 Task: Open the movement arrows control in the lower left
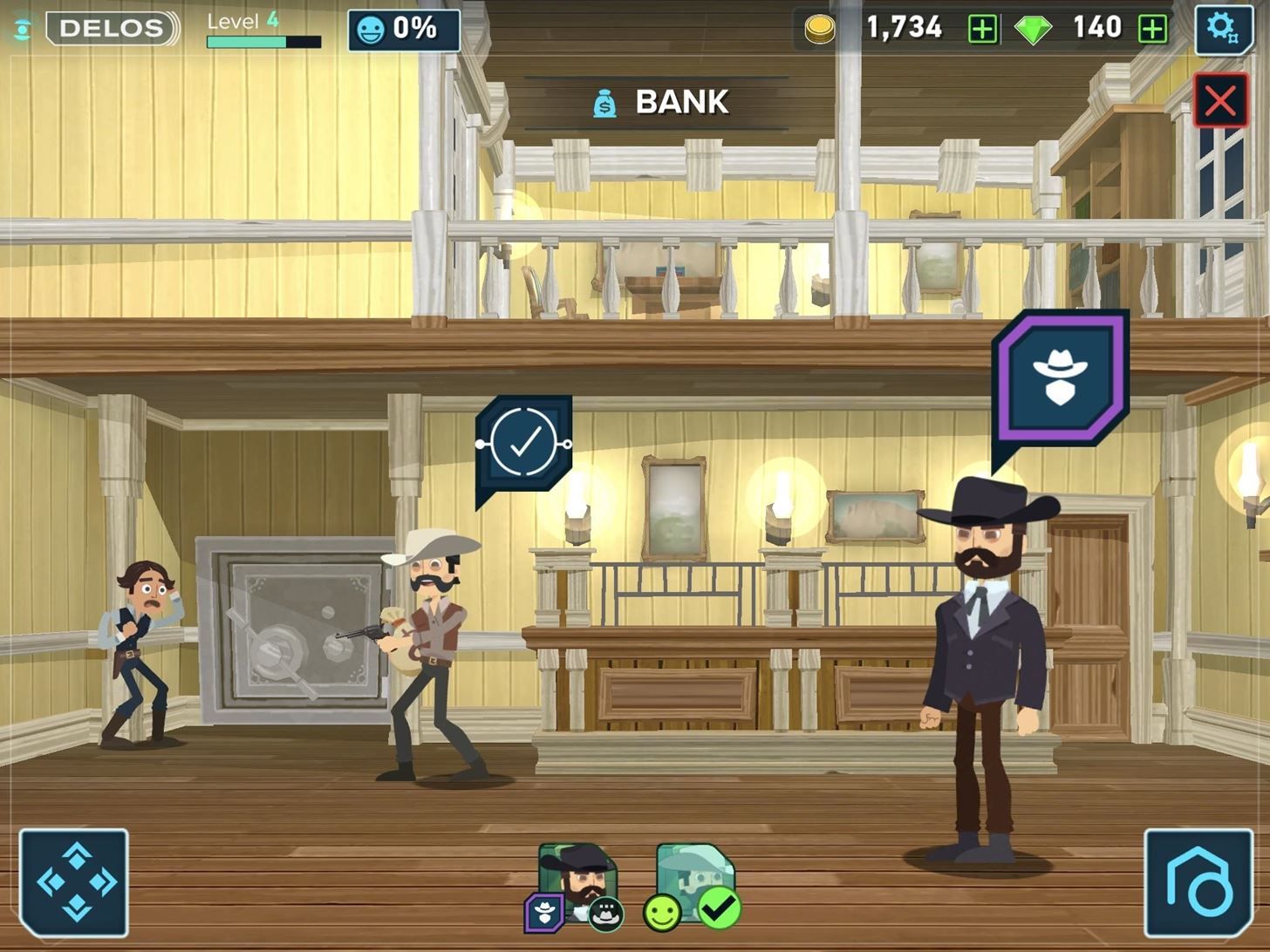tap(74, 883)
